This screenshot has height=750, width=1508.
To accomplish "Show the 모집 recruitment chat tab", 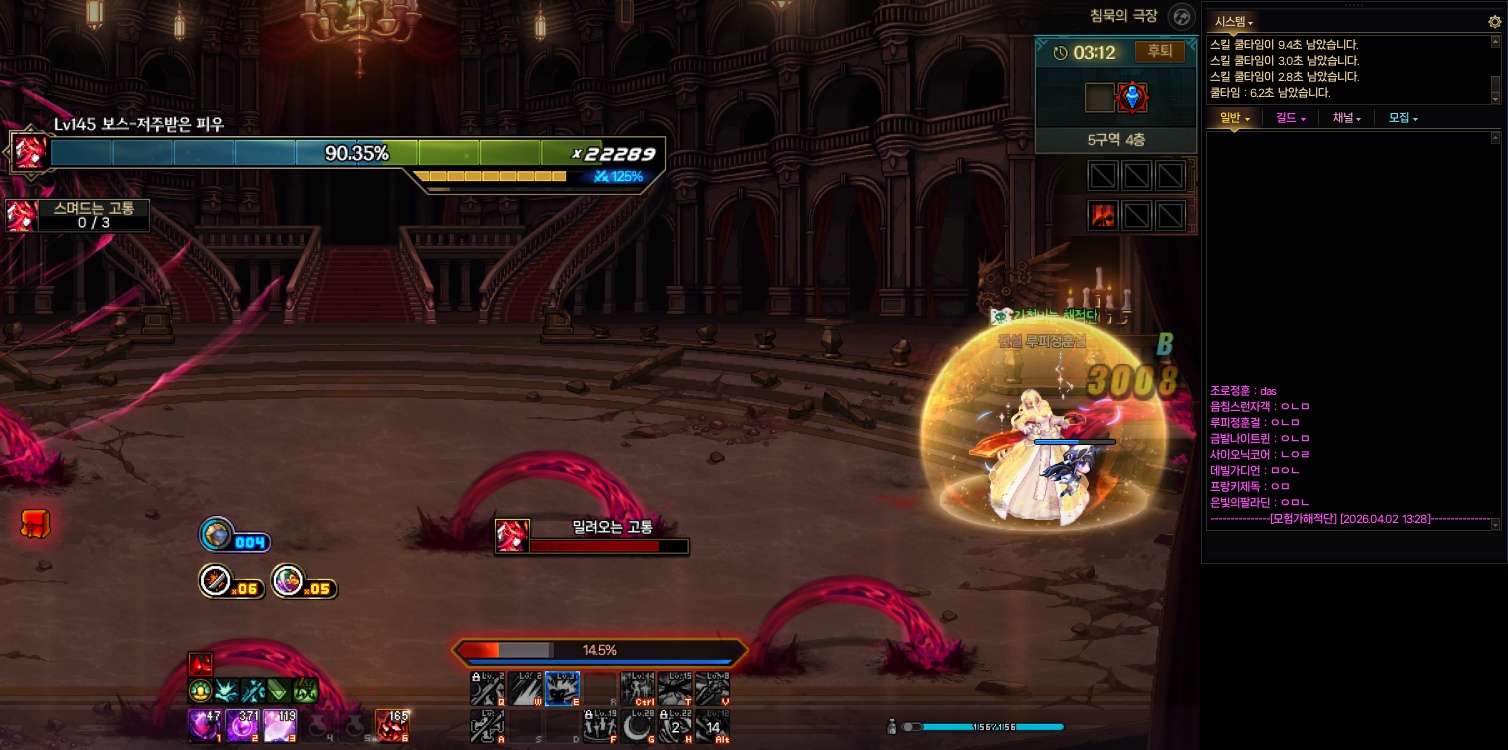I will pyautogui.click(x=1402, y=118).
